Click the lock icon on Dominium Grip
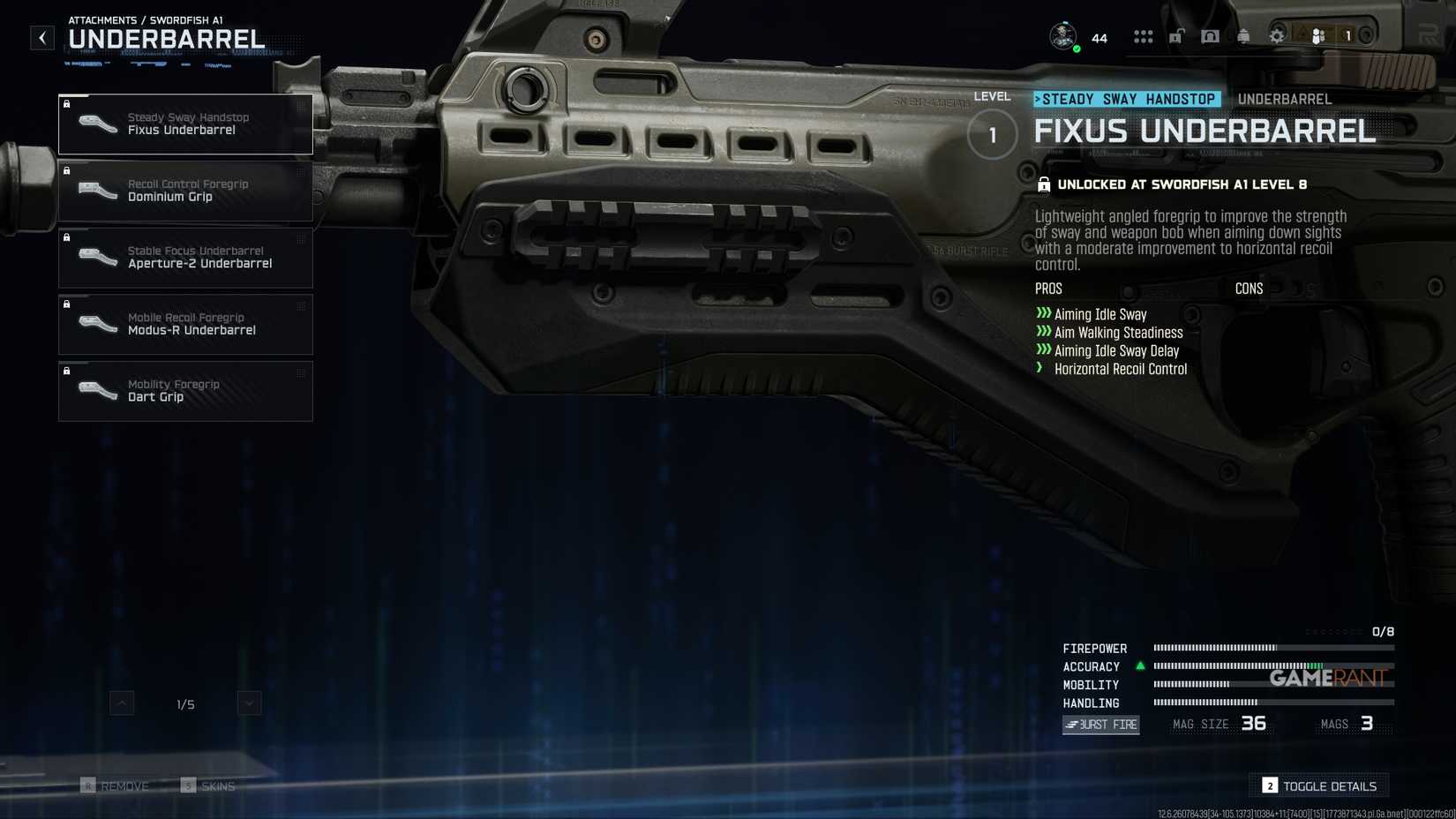This screenshot has height=819, width=1456. pyautogui.click(x=68, y=170)
